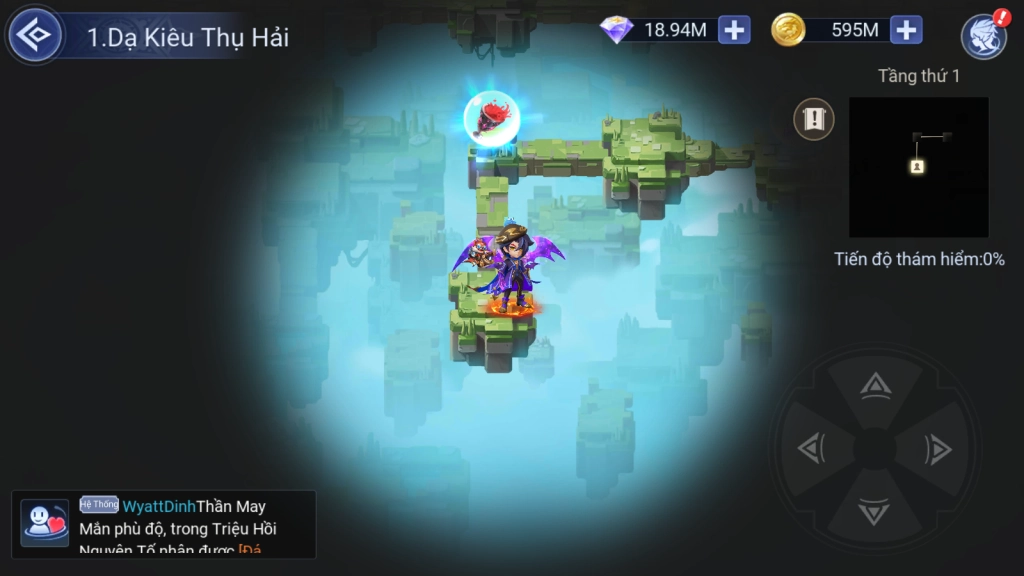Move left with the D-pad left arrow
The width and height of the screenshot is (1024, 576).
coord(811,450)
